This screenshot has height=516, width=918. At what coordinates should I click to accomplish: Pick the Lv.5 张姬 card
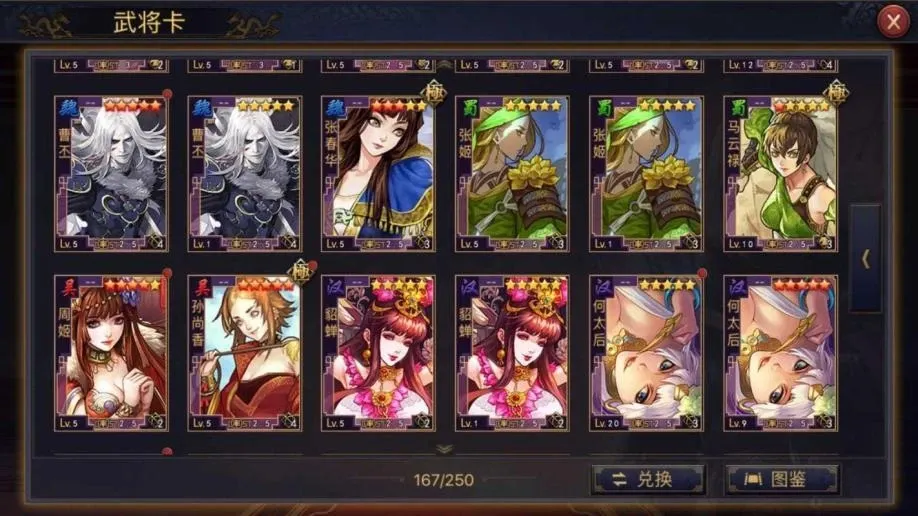pos(512,173)
